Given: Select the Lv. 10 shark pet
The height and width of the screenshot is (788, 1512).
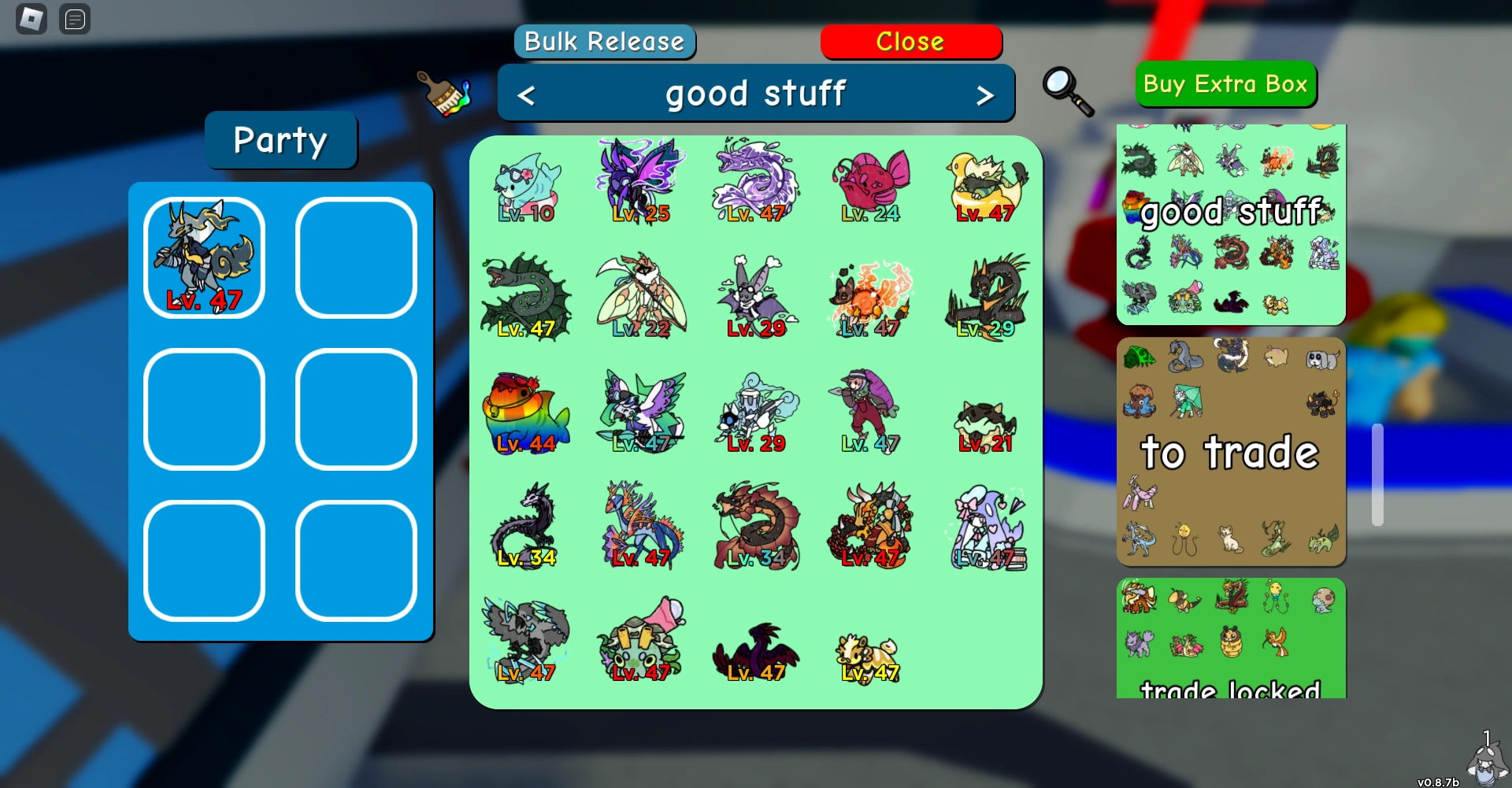Looking at the screenshot, I should (528, 181).
